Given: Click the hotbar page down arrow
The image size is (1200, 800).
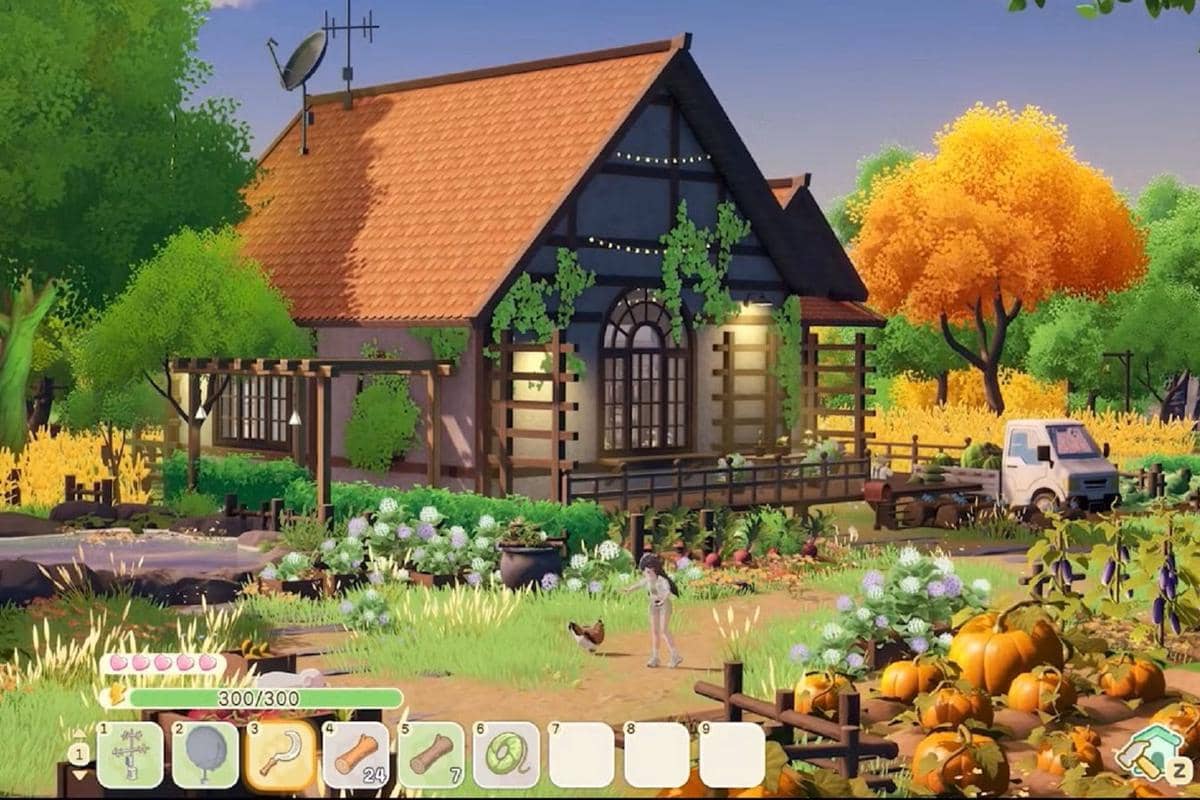Looking at the screenshot, I should coord(78,775).
